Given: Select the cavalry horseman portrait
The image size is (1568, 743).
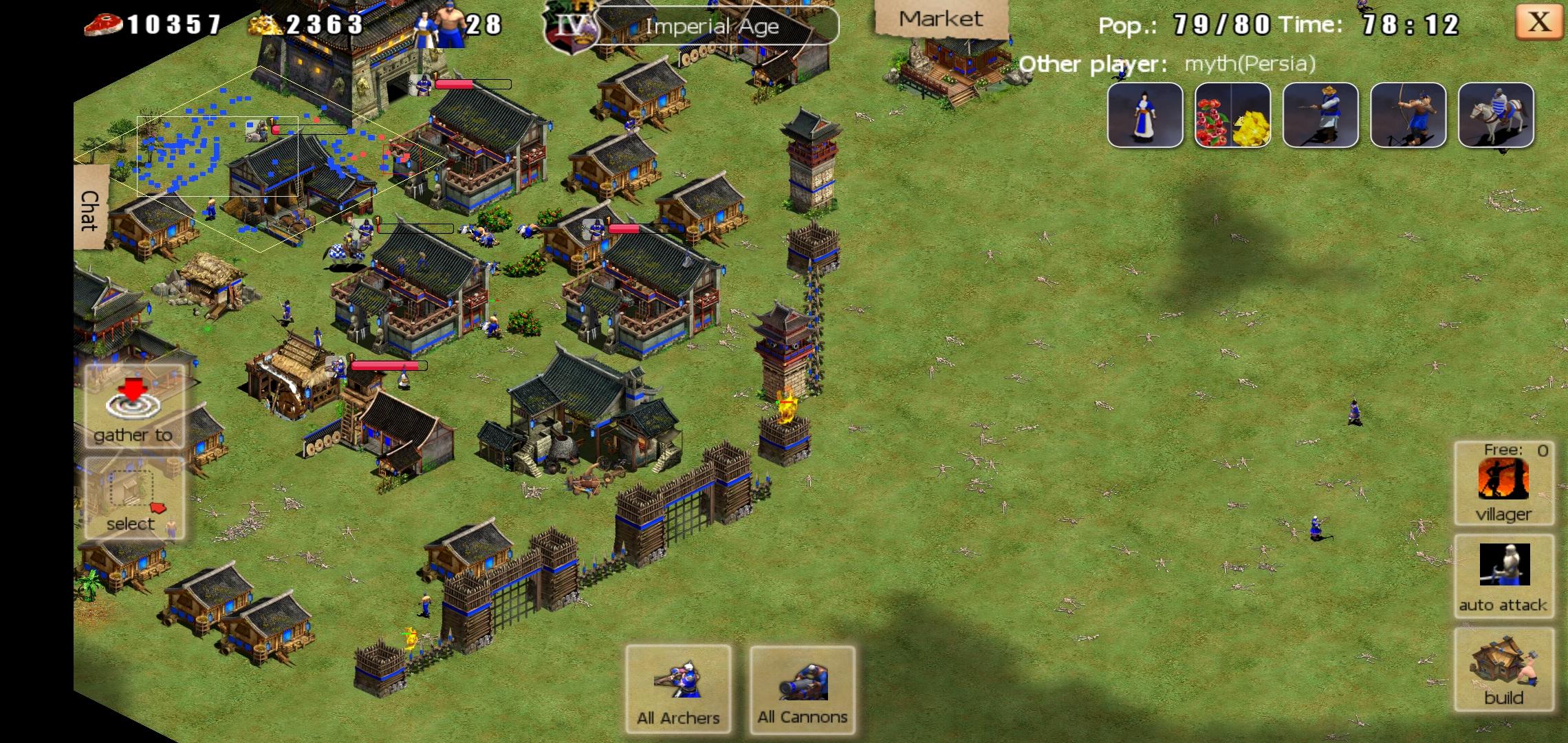Looking at the screenshot, I should (x=1496, y=116).
